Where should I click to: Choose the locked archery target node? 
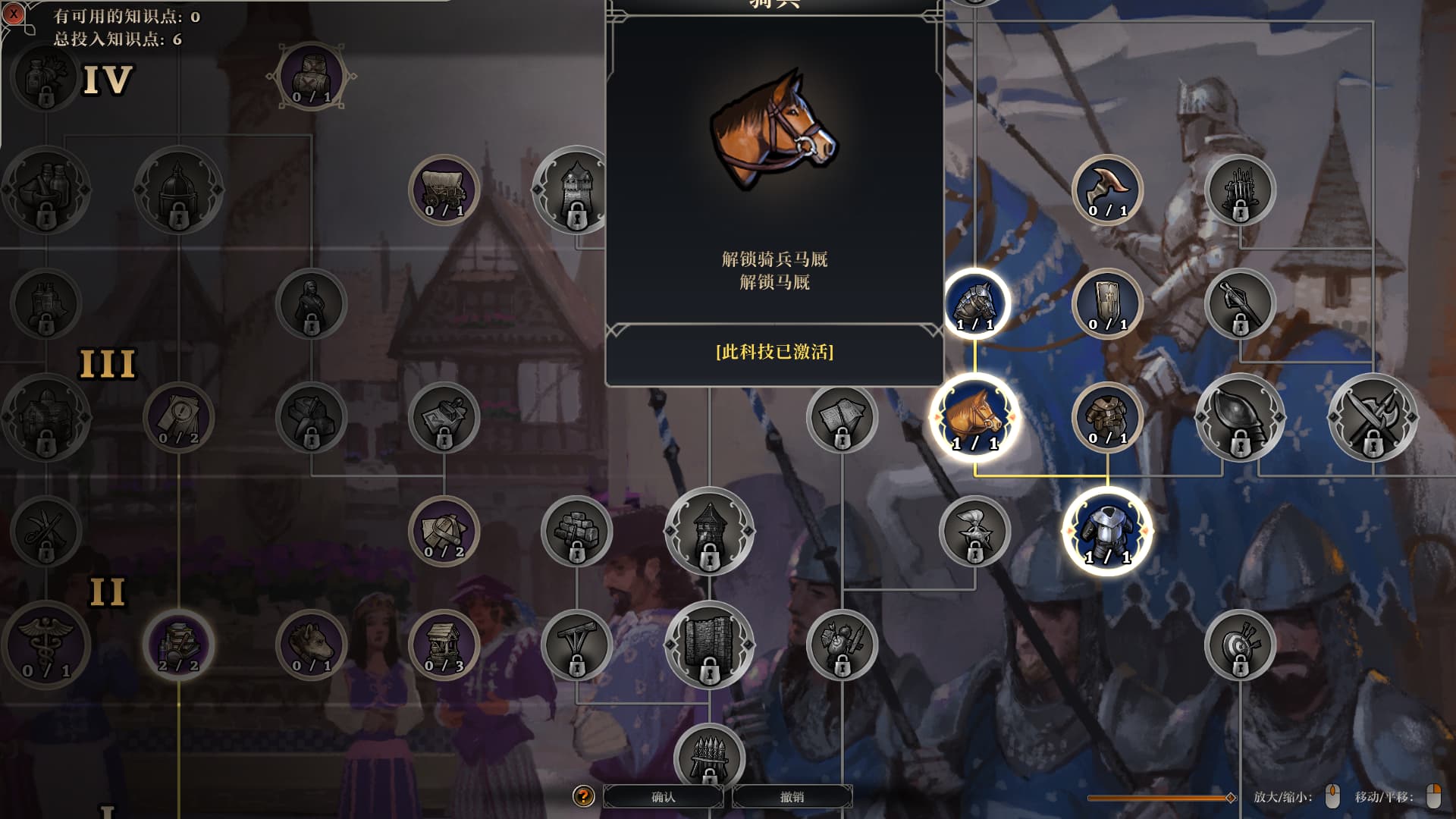tap(1240, 645)
